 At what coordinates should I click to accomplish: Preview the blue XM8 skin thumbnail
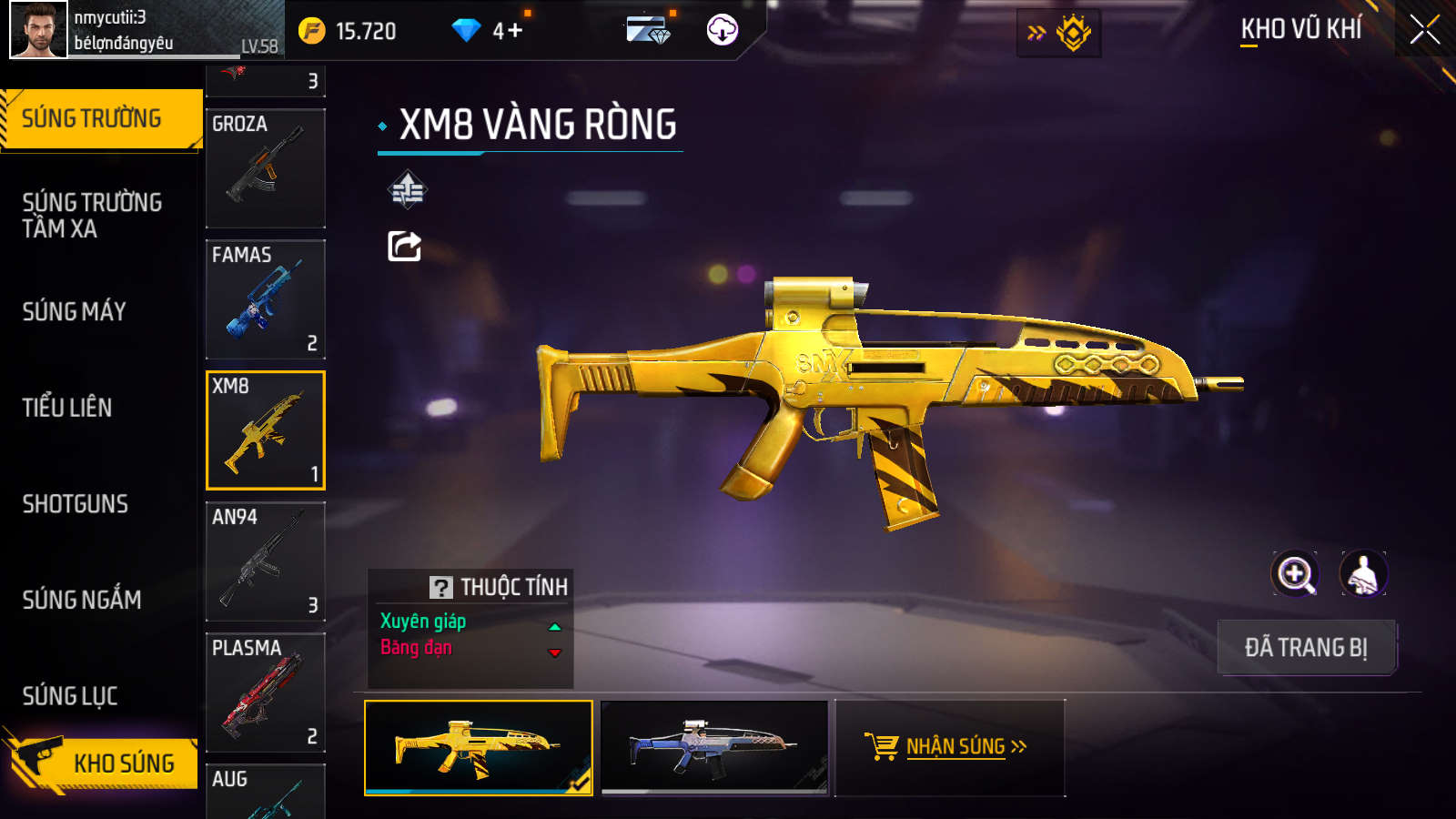714,747
